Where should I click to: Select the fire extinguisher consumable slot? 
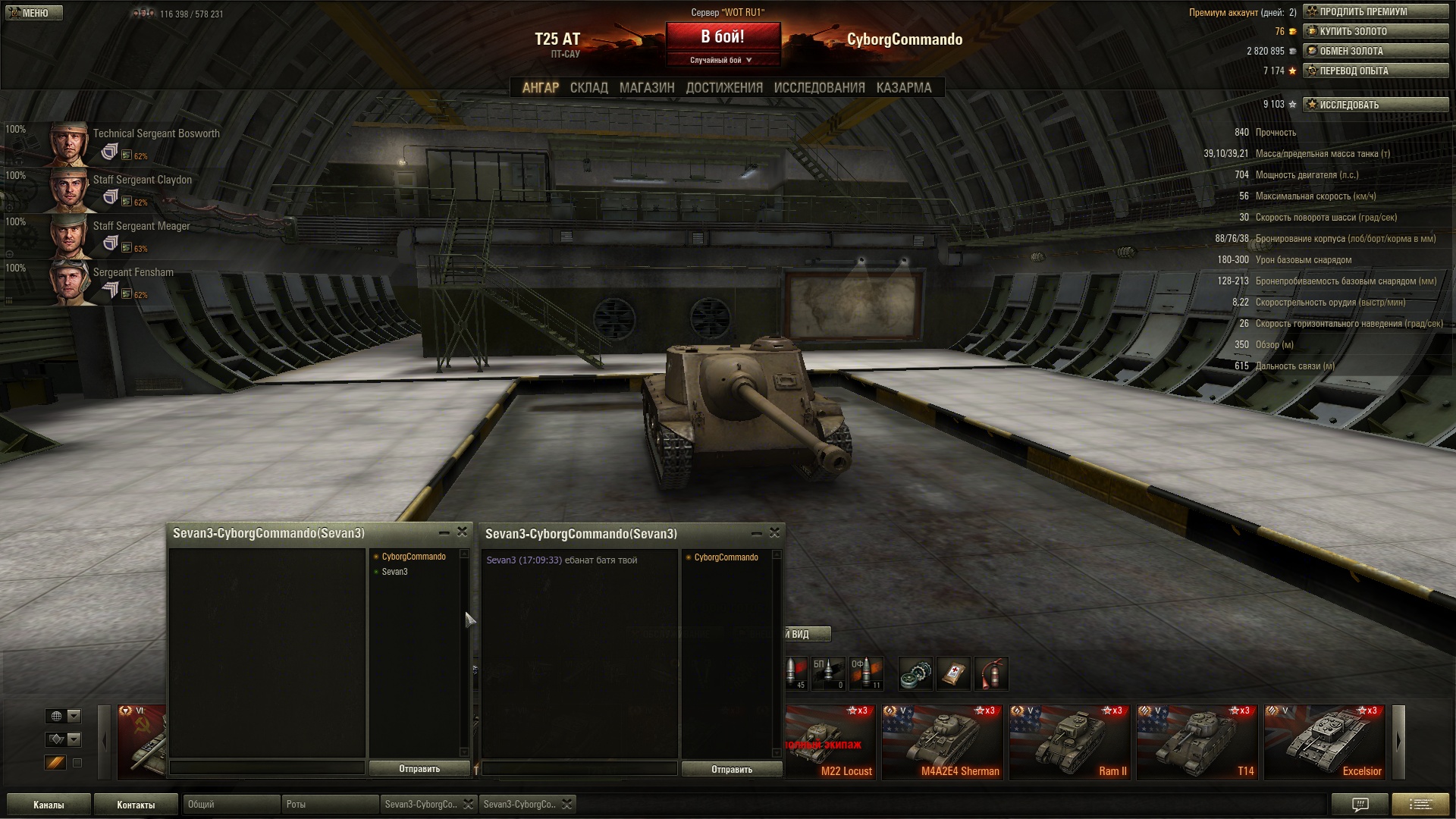[992, 673]
